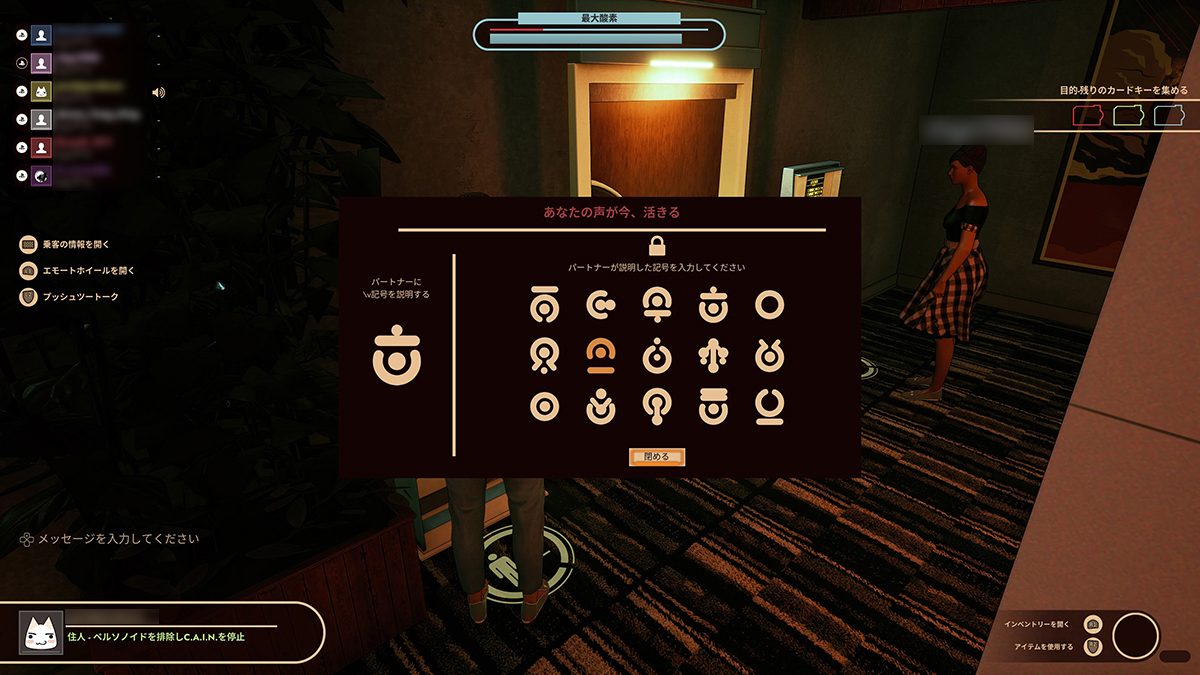This screenshot has height=675, width=1200.
Task: Select the ring symbol with crossed legs
Action: coord(543,354)
